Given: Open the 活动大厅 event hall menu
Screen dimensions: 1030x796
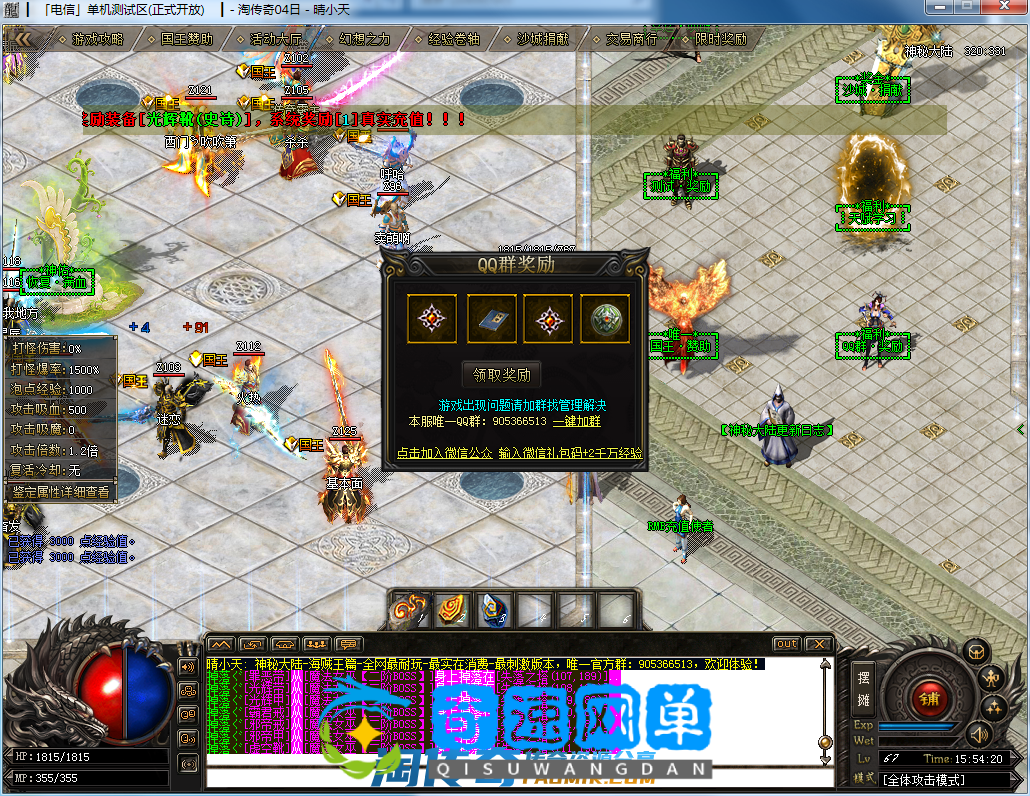Looking at the screenshot, I should [x=276, y=40].
